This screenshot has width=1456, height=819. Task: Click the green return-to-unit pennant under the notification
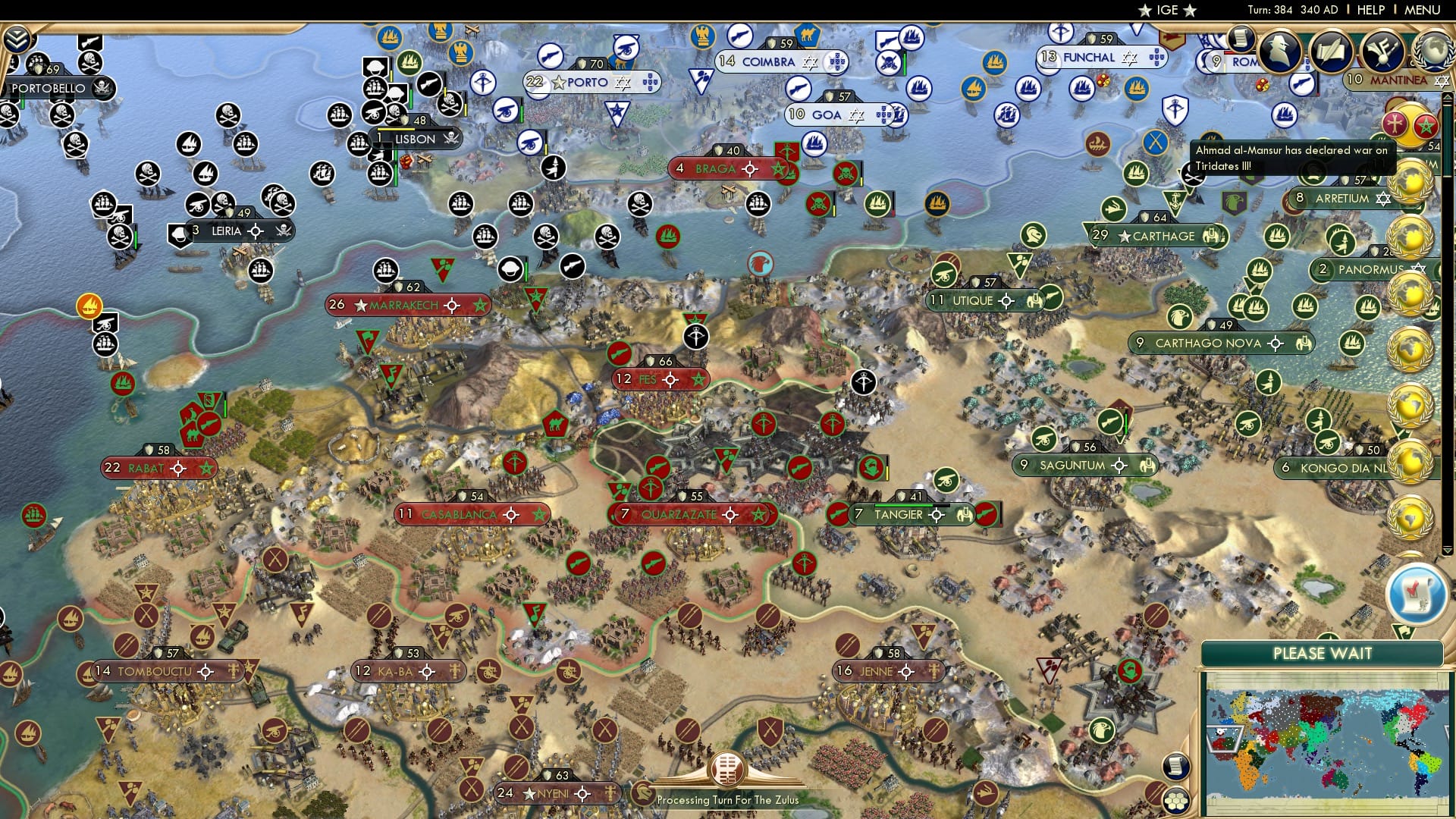pyautogui.click(x=1404, y=632)
